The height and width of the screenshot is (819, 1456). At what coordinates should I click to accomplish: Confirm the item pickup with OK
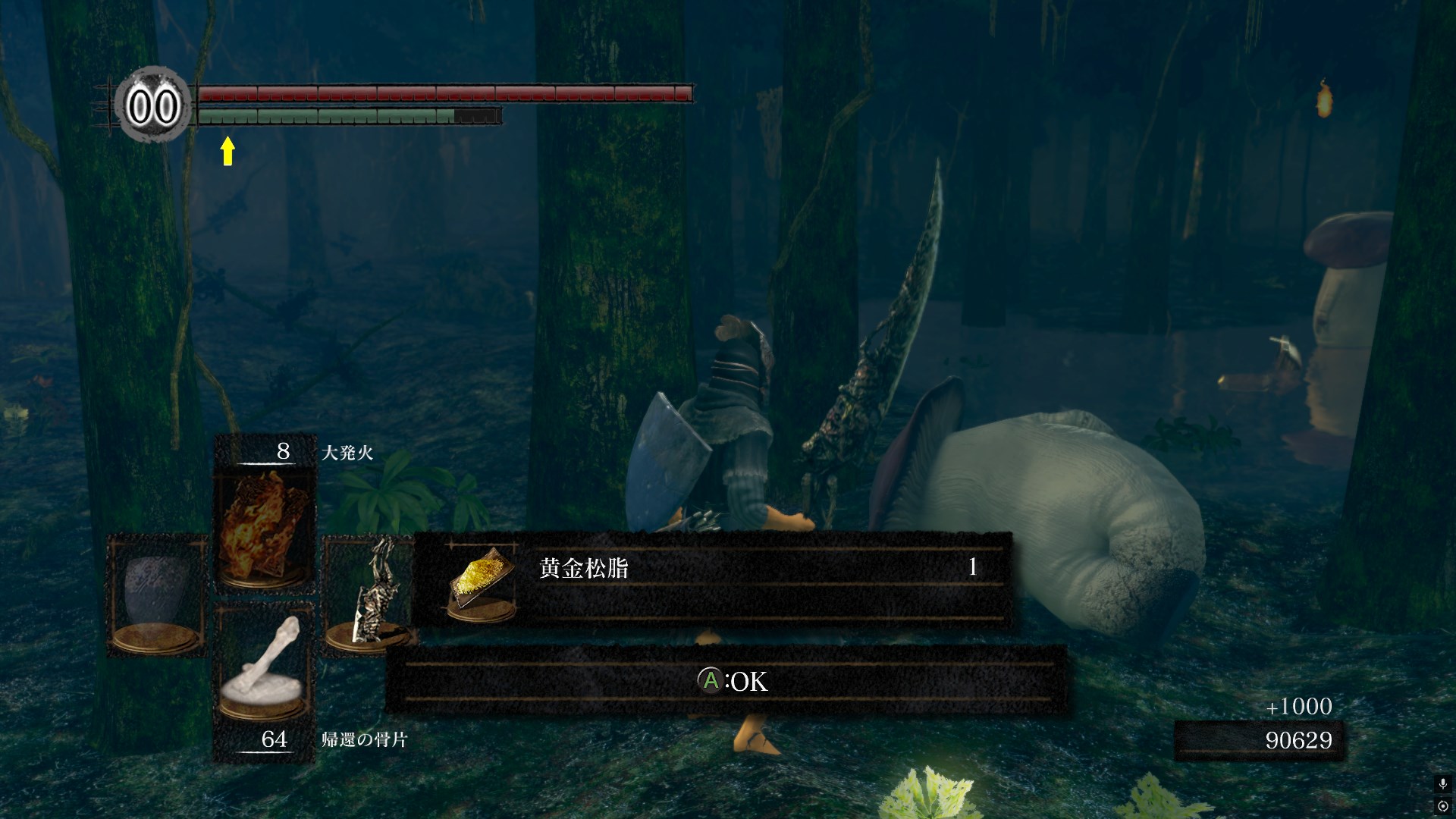click(731, 681)
